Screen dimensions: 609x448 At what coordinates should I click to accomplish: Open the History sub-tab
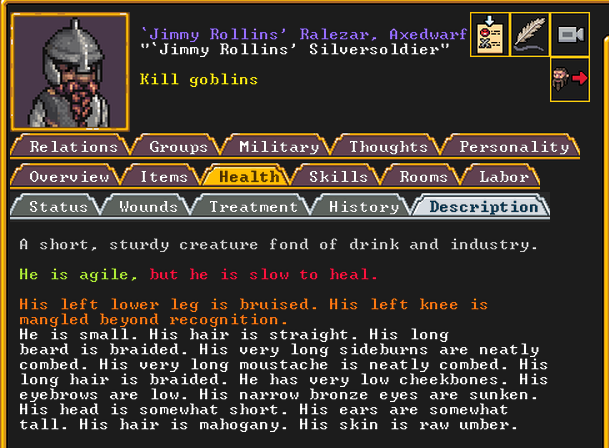[363, 207]
